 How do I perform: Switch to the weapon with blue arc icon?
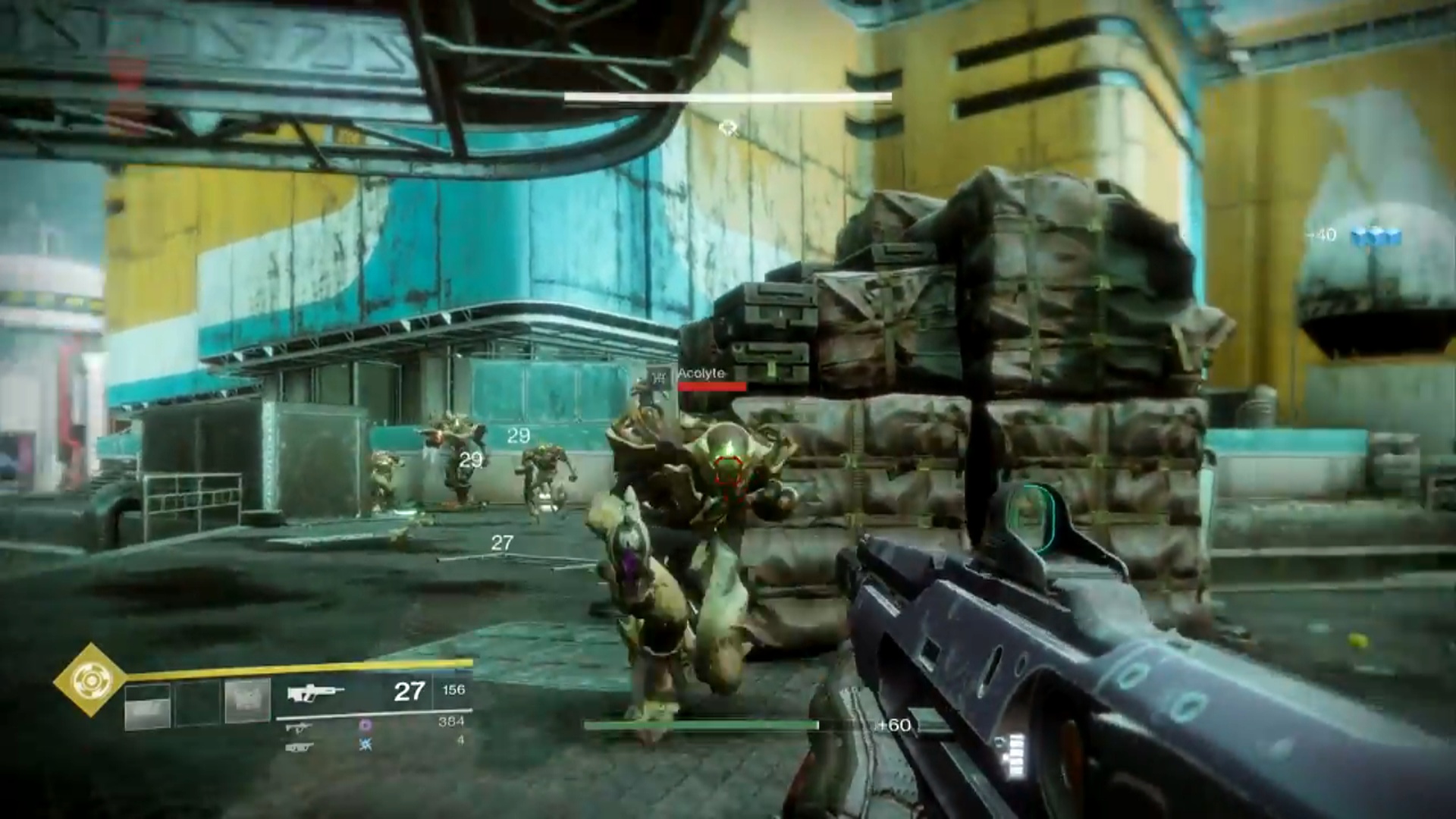pos(300,747)
